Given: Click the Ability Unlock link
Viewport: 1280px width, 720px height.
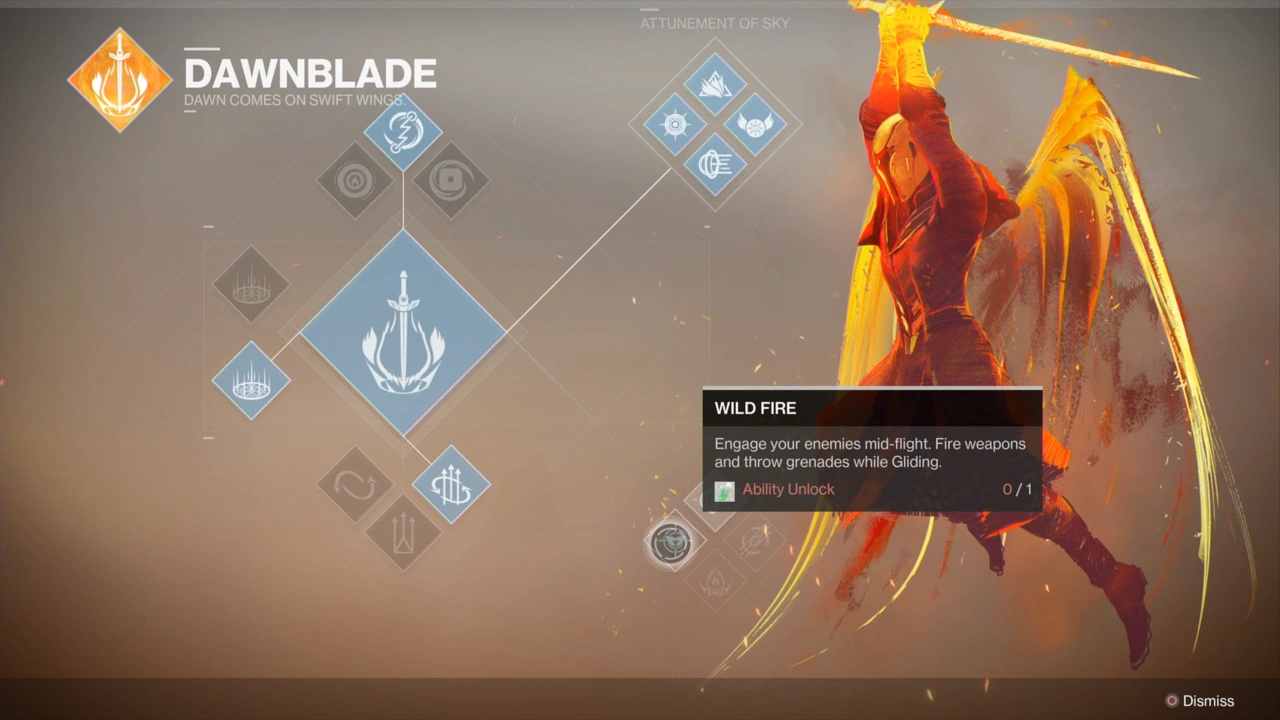Looking at the screenshot, I should 788,489.
